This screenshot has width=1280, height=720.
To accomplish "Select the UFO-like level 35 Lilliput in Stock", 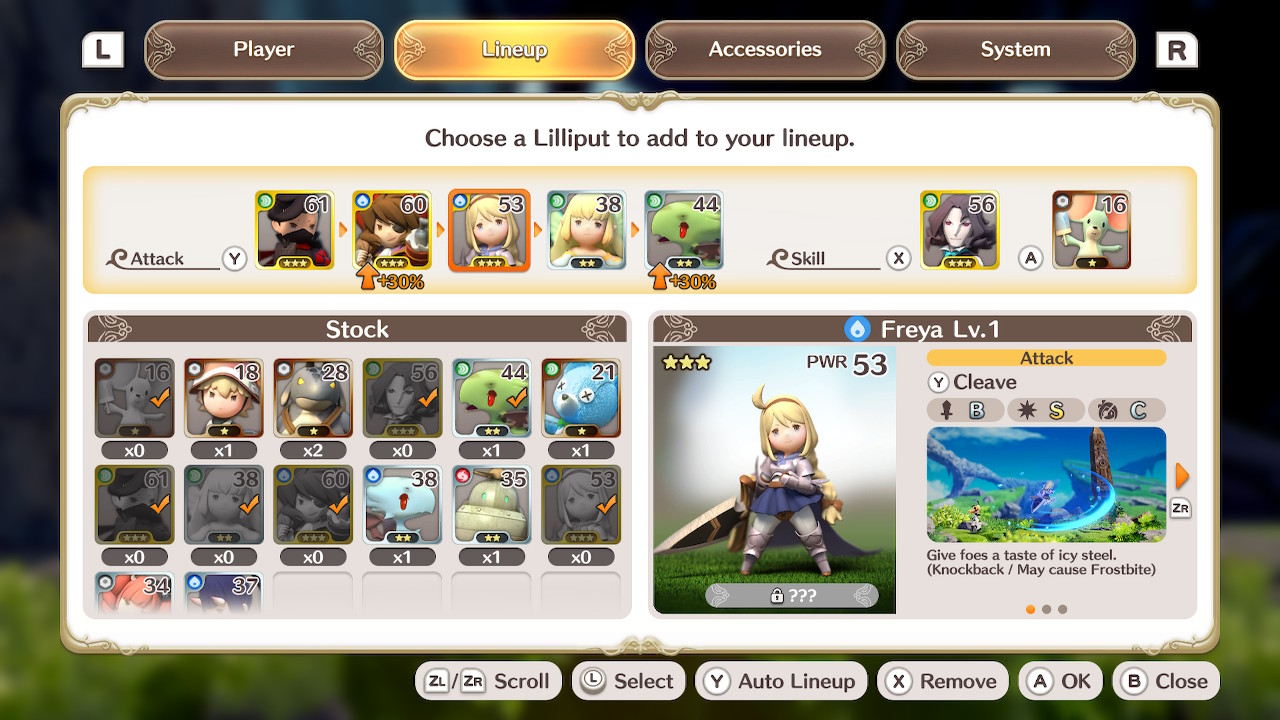I will coord(492,504).
